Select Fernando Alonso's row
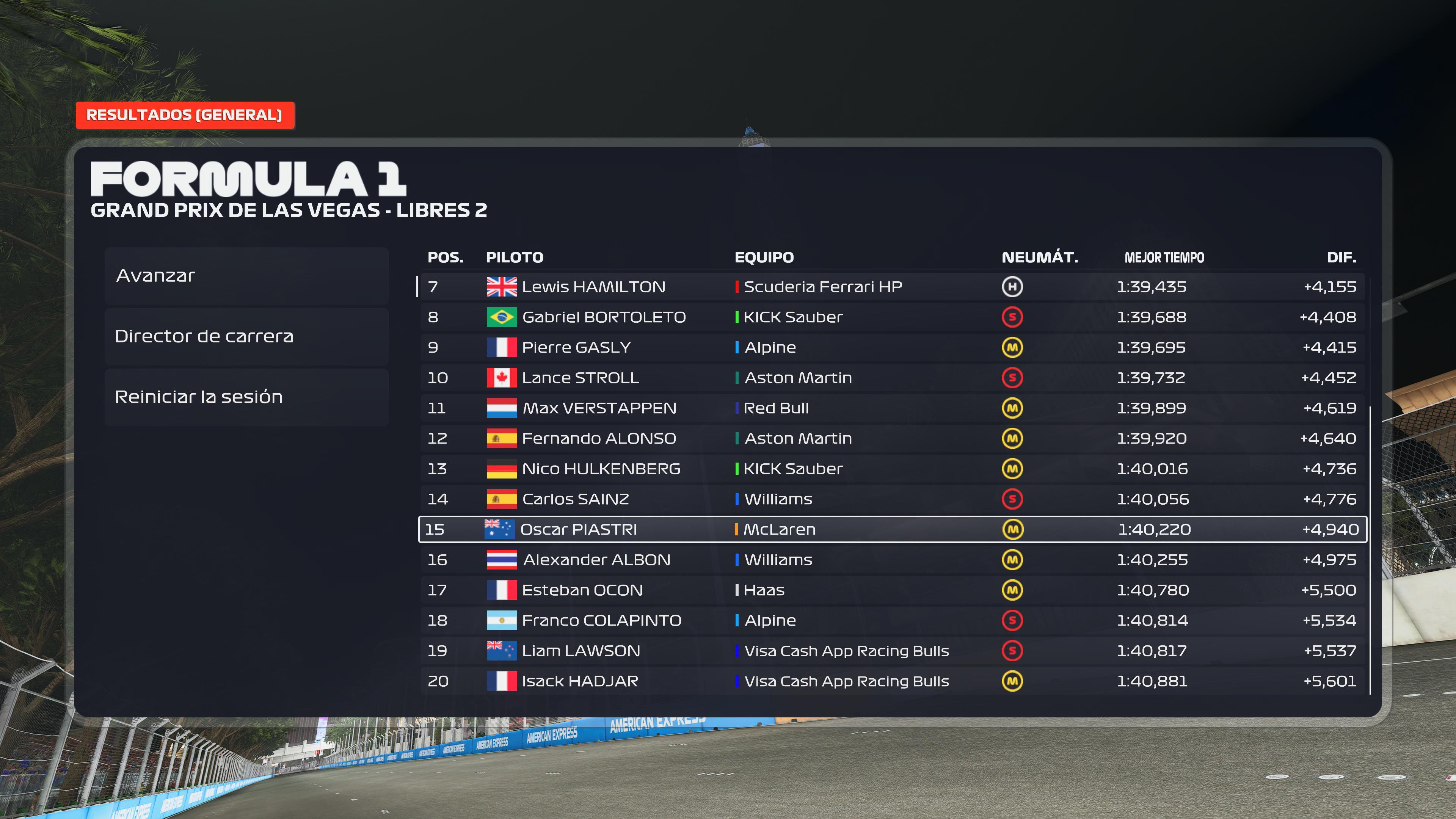1456x819 pixels. click(892, 439)
